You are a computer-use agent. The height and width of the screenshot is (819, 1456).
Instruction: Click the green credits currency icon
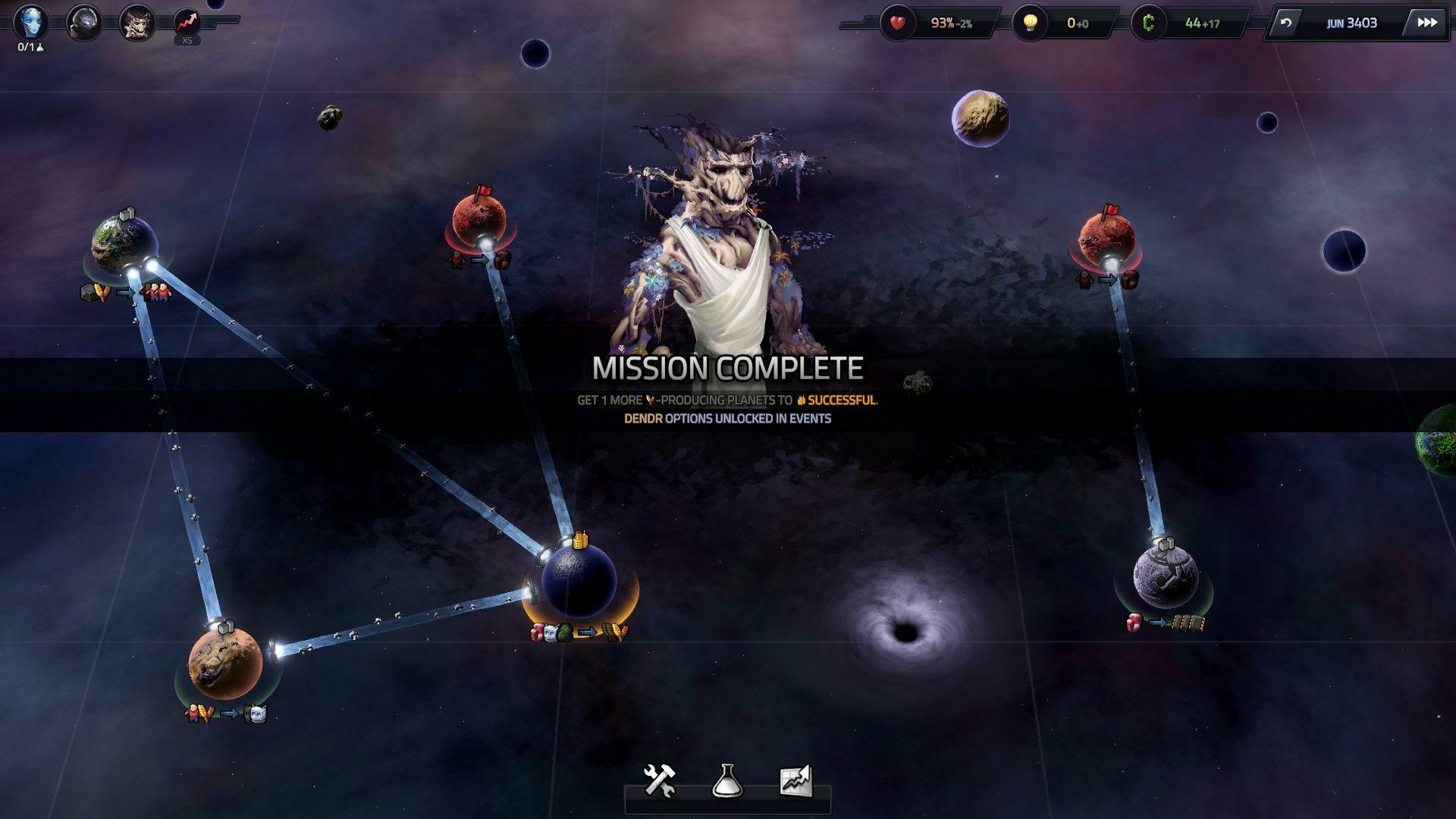1148,24
